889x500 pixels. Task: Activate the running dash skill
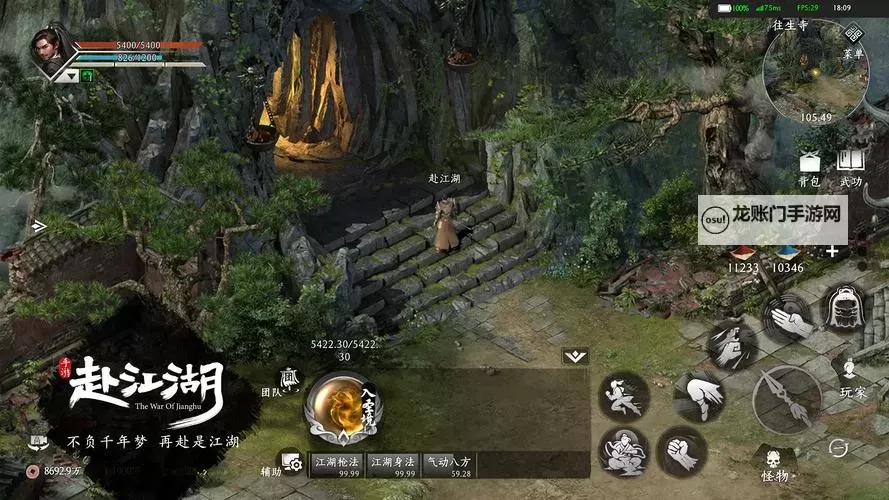pyautogui.click(x=624, y=396)
